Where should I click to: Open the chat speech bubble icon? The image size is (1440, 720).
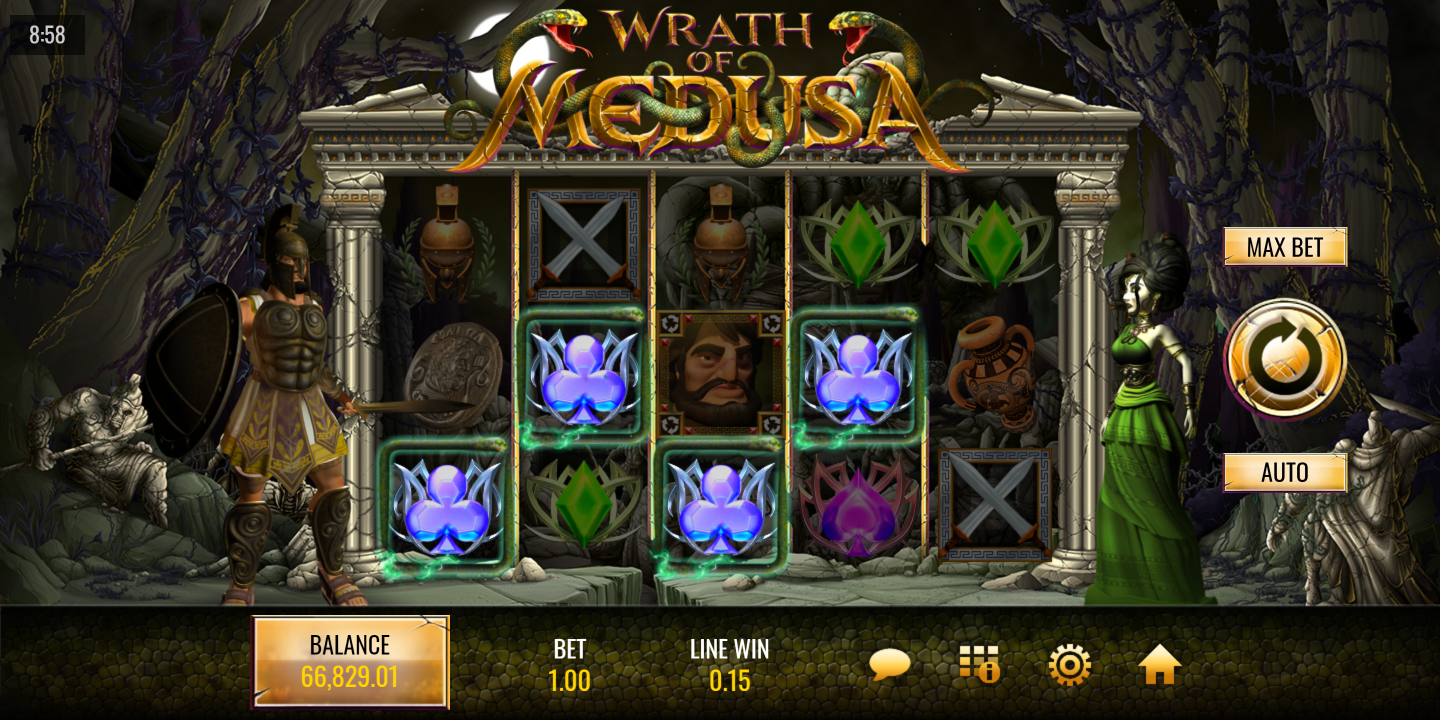[x=889, y=664]
